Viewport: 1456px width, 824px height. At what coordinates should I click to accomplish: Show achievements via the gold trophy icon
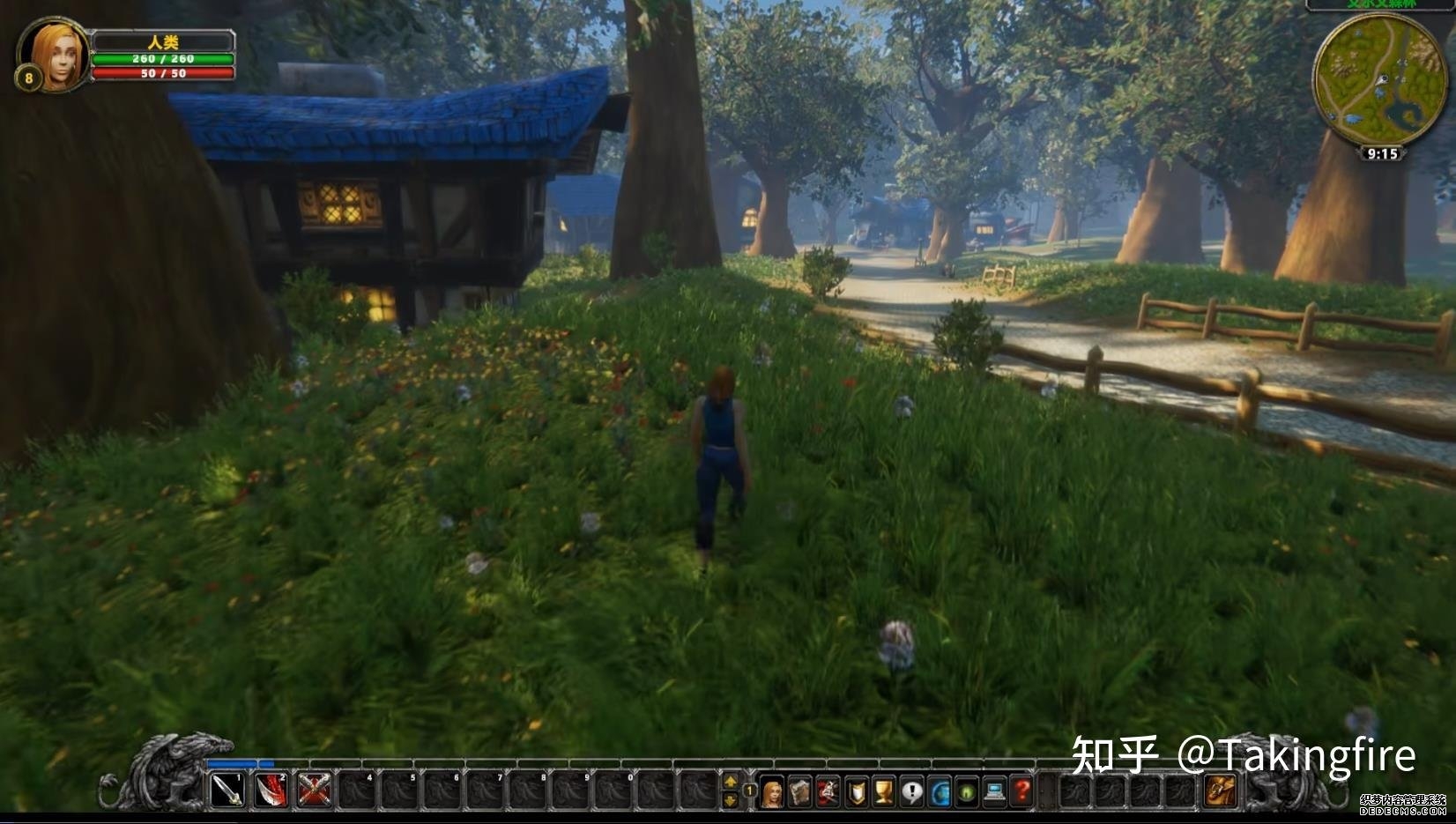pos(883,792)
